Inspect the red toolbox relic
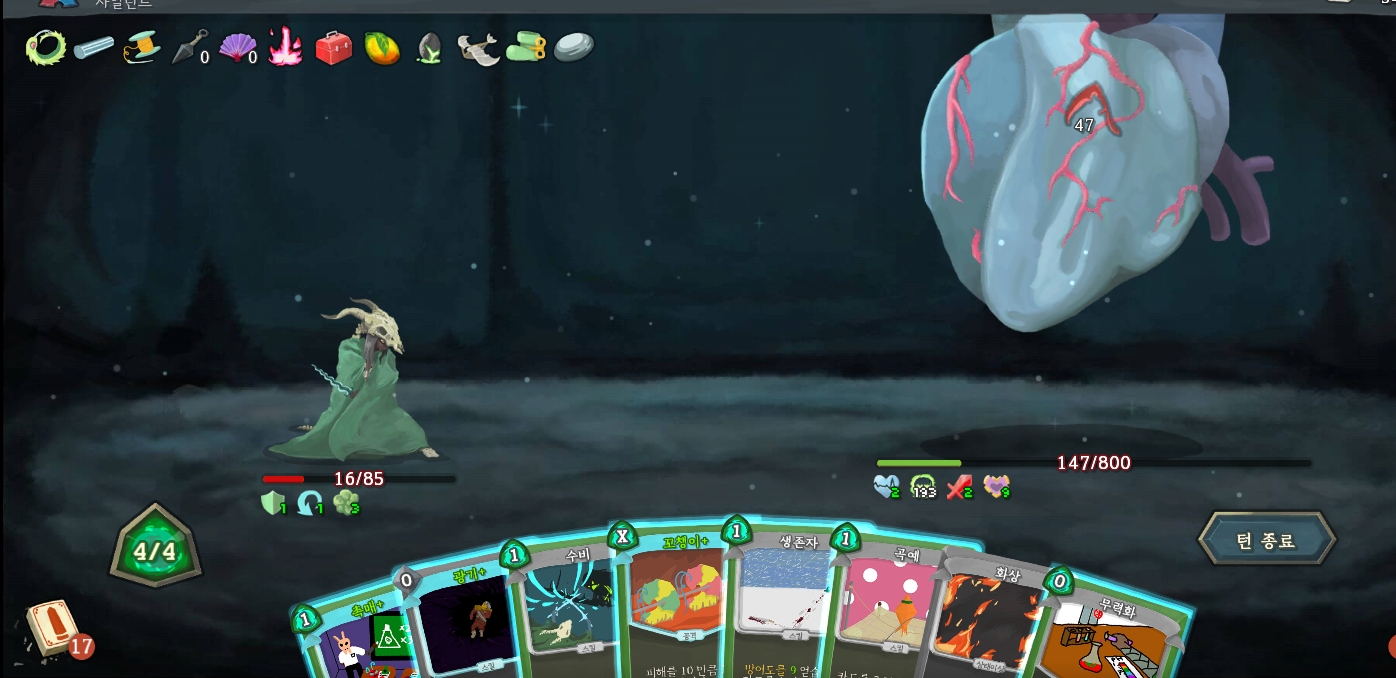The image size is (1396, 678). (x=333, y=47)
